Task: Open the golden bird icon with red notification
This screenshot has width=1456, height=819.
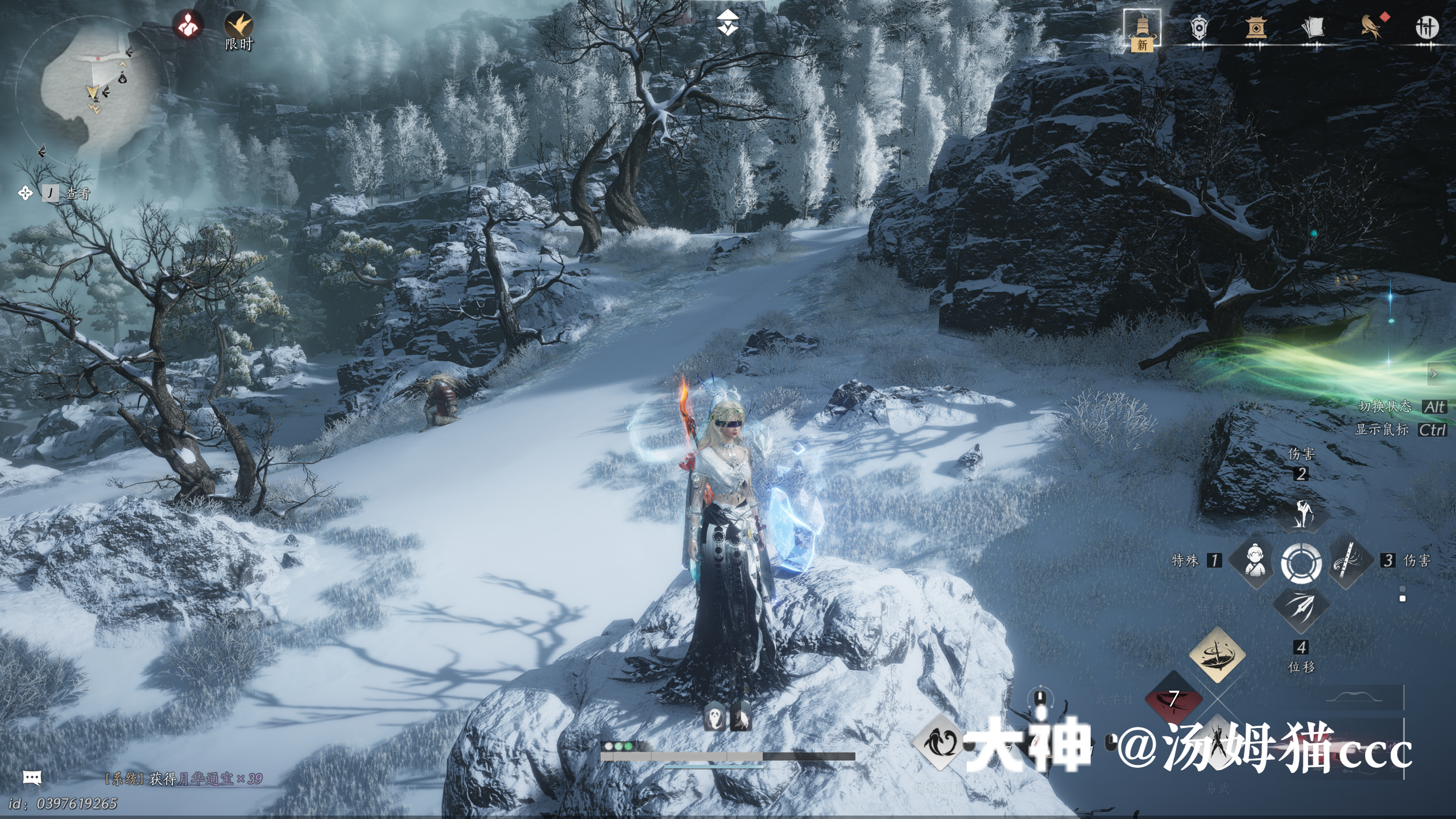Action: click(1371, 27)
